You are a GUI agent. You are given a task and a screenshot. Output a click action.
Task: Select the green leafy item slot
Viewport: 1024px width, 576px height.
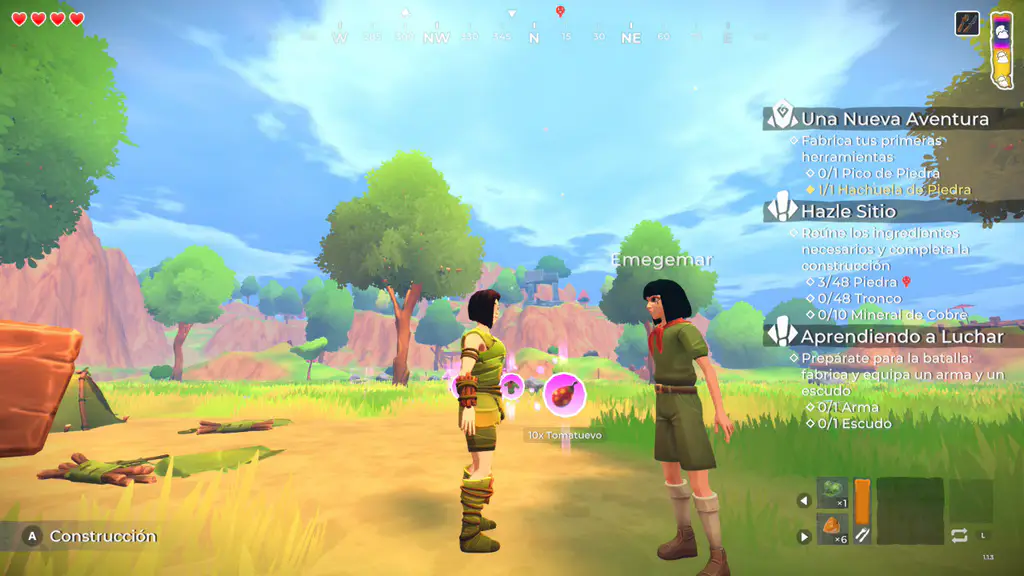point(832,494)
